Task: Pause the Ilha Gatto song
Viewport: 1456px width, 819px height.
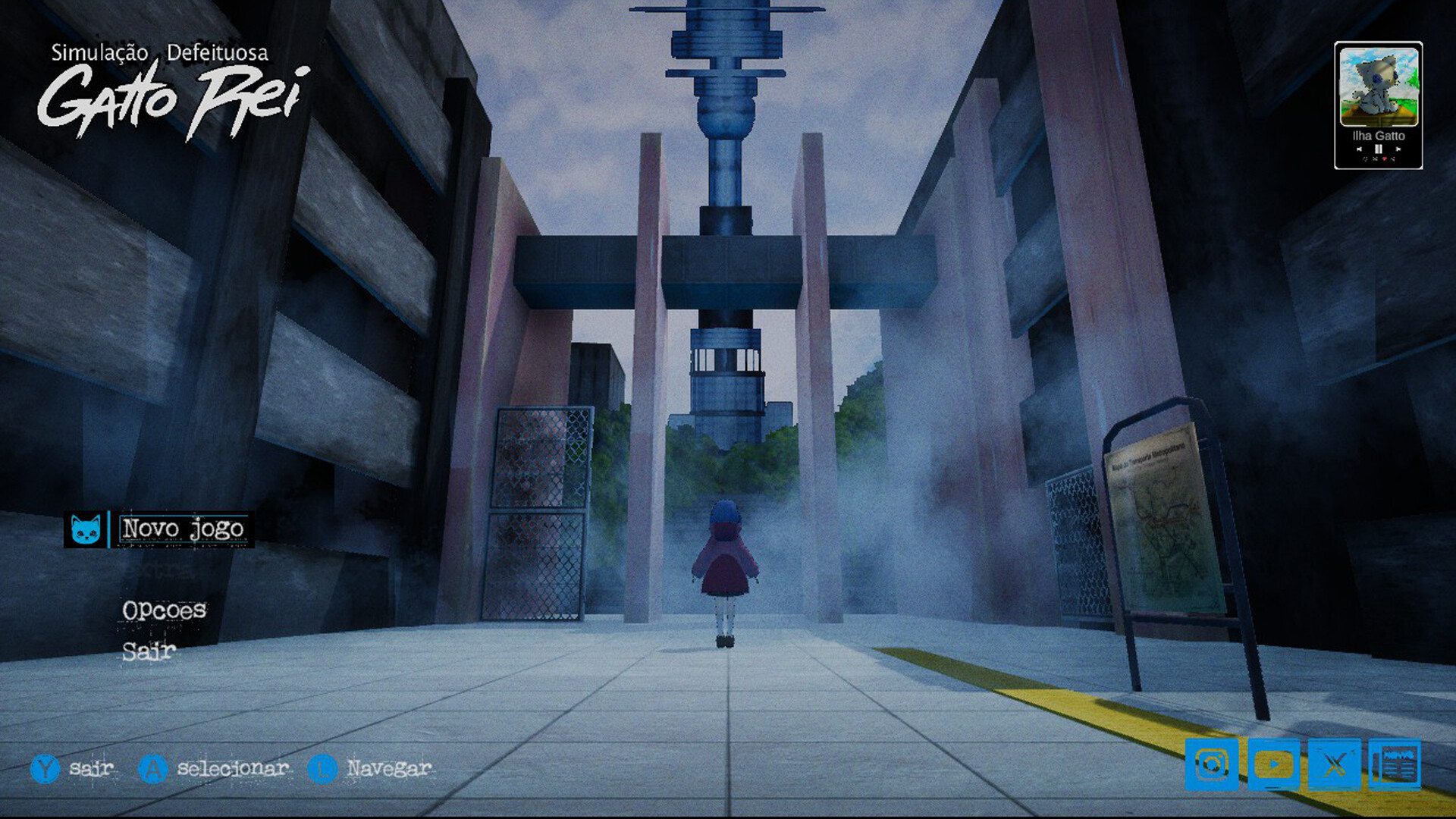Action: tap(1379, 149)
